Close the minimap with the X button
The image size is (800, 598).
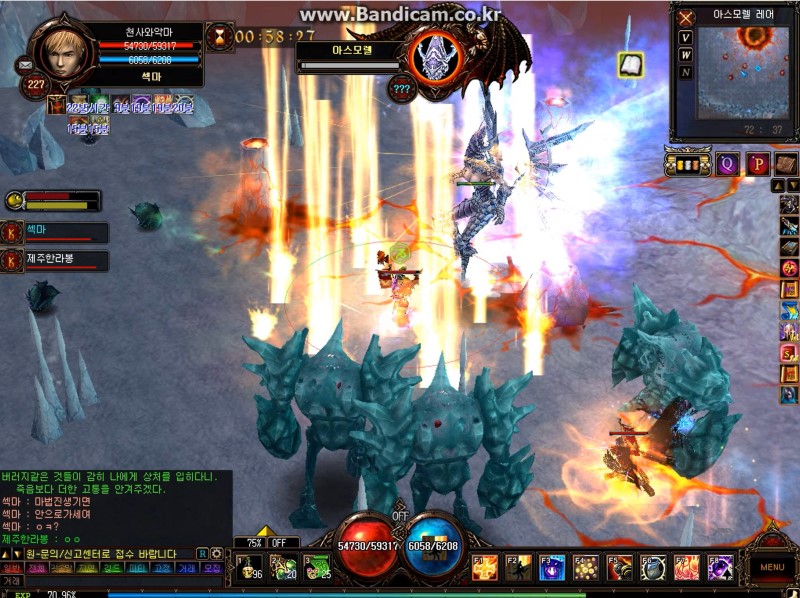686,18
